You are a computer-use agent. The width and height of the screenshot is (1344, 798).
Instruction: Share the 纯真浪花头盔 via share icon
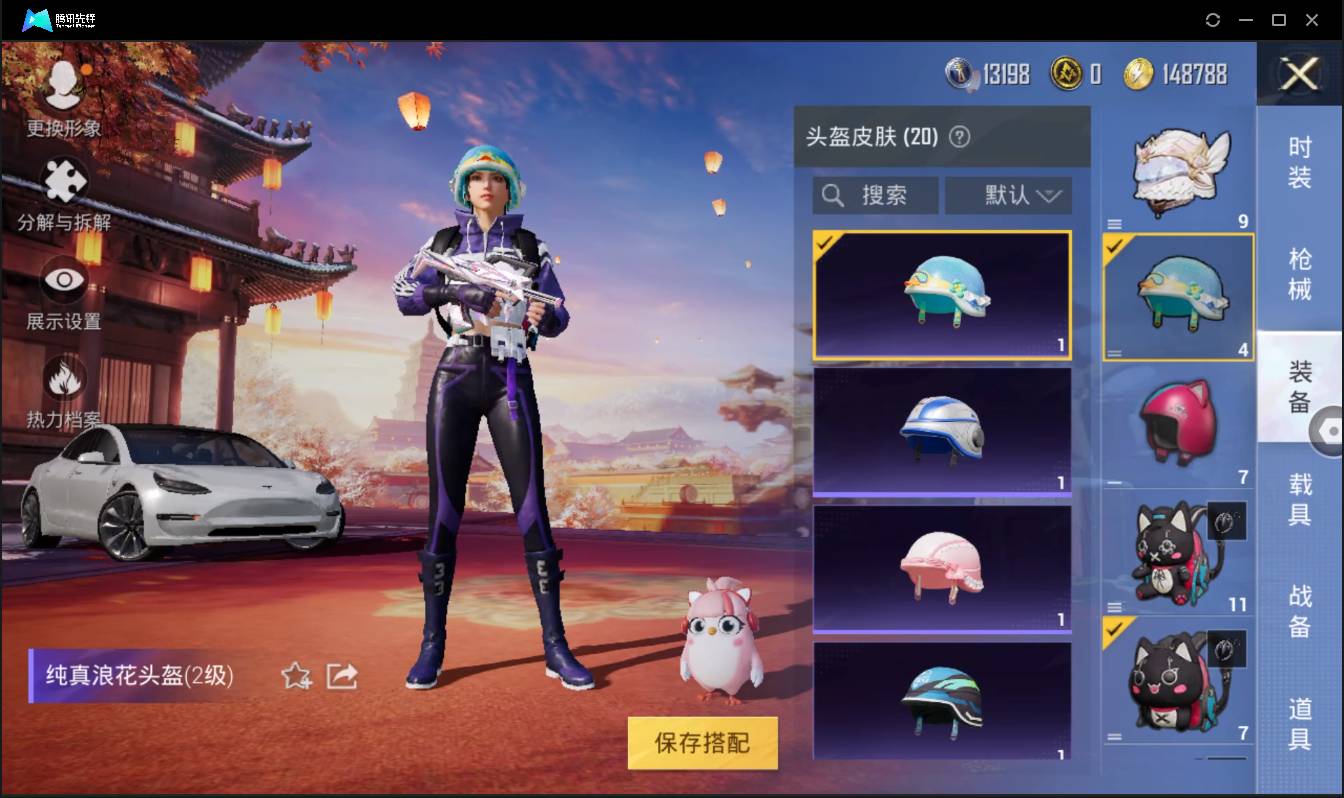pos(342,675)
